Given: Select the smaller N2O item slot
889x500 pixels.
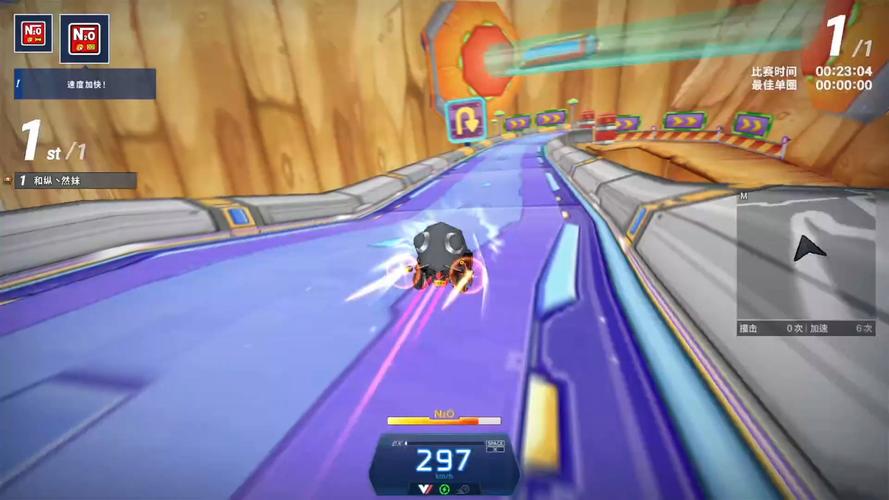Looking at the screenshot, I should (33, 35).
